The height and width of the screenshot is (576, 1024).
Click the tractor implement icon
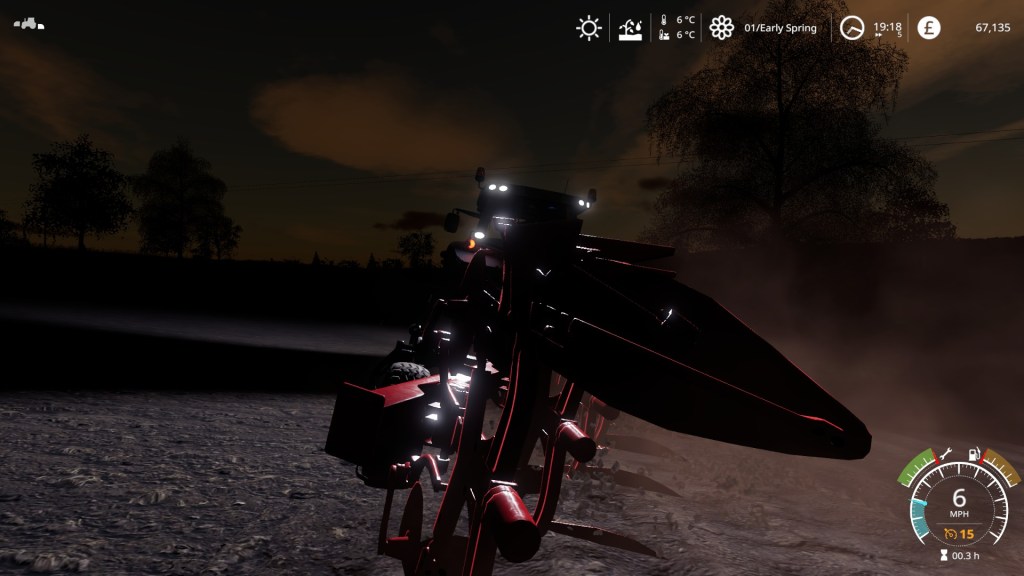(29, 23)
